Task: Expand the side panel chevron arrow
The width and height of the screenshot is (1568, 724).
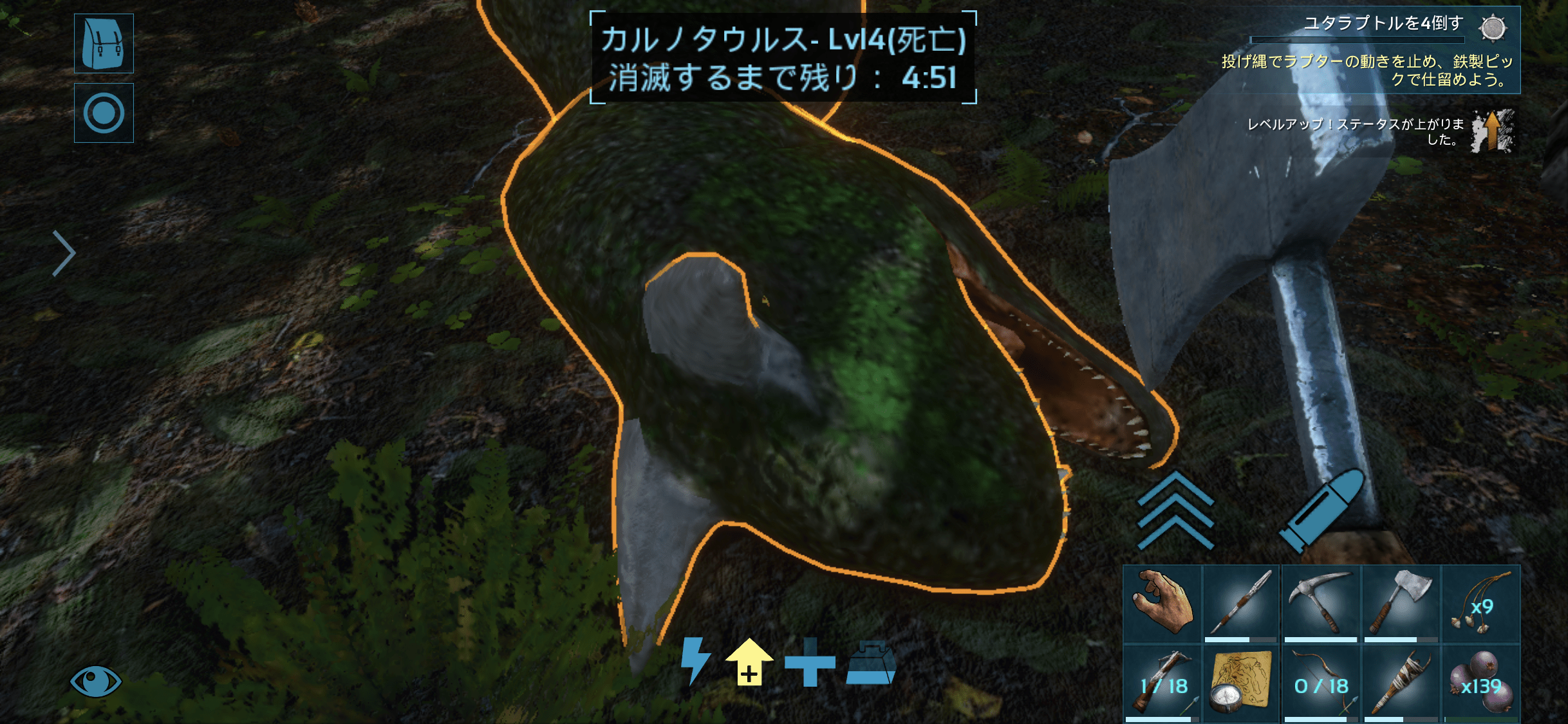Action: 64,253
